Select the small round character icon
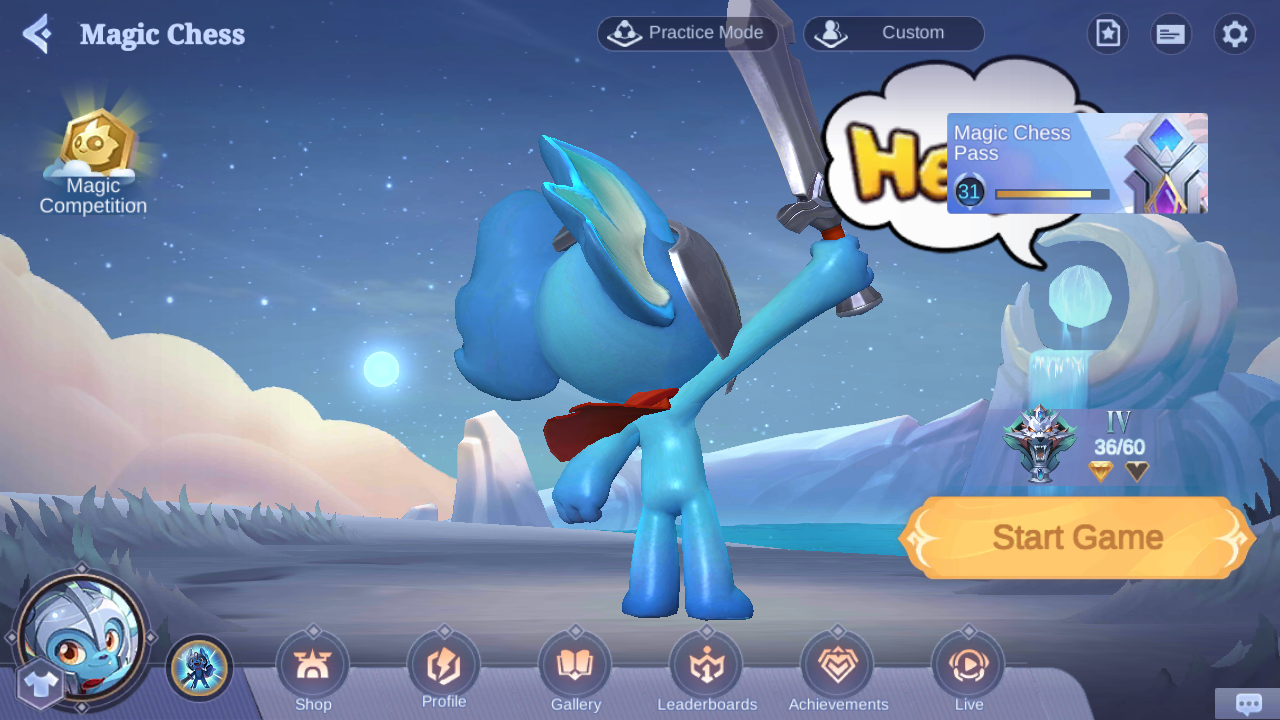Viewport: 1280px width, 720px height. click(x=200, y=668)
